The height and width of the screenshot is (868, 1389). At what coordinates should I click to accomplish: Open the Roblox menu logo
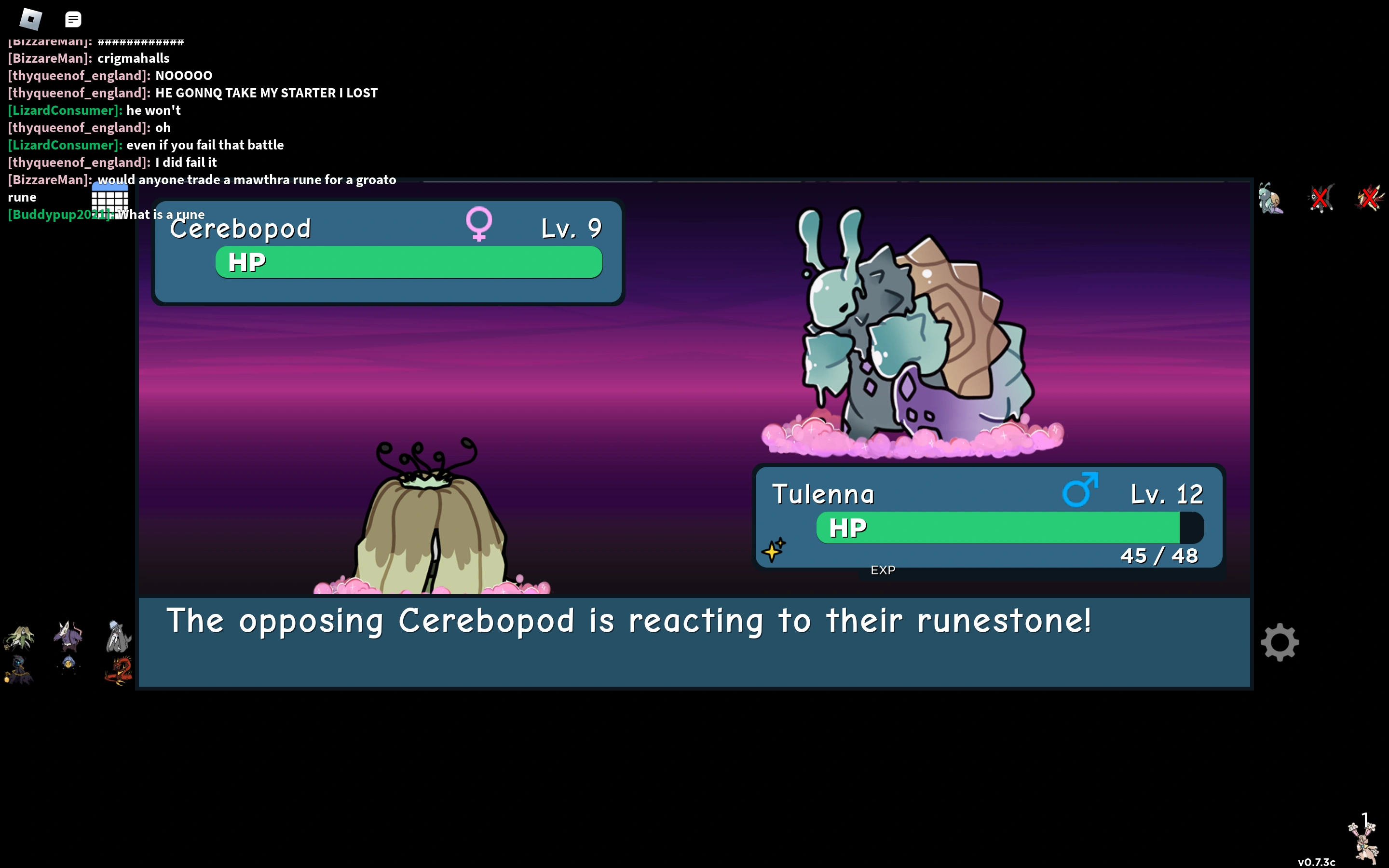point(31,19)
